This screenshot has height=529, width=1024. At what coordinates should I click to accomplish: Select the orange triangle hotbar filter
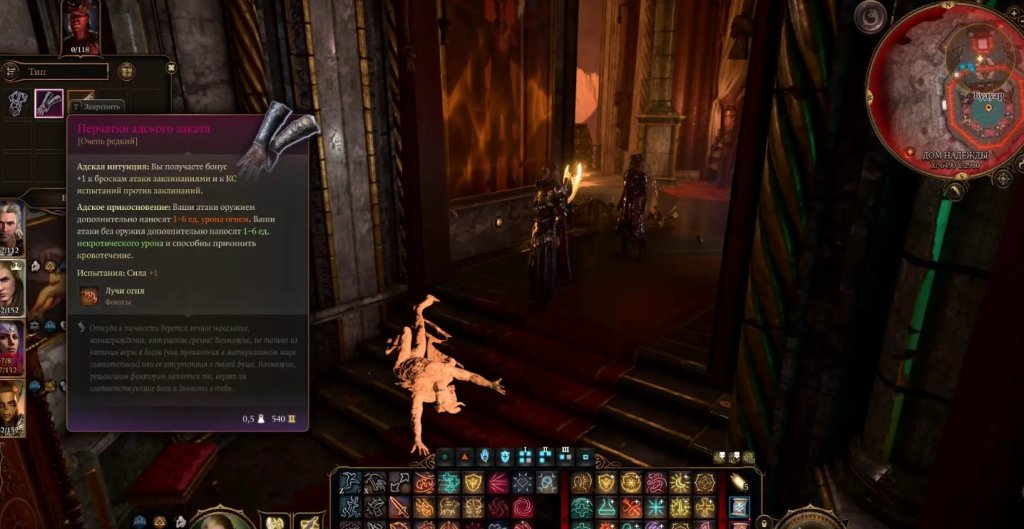464,456
